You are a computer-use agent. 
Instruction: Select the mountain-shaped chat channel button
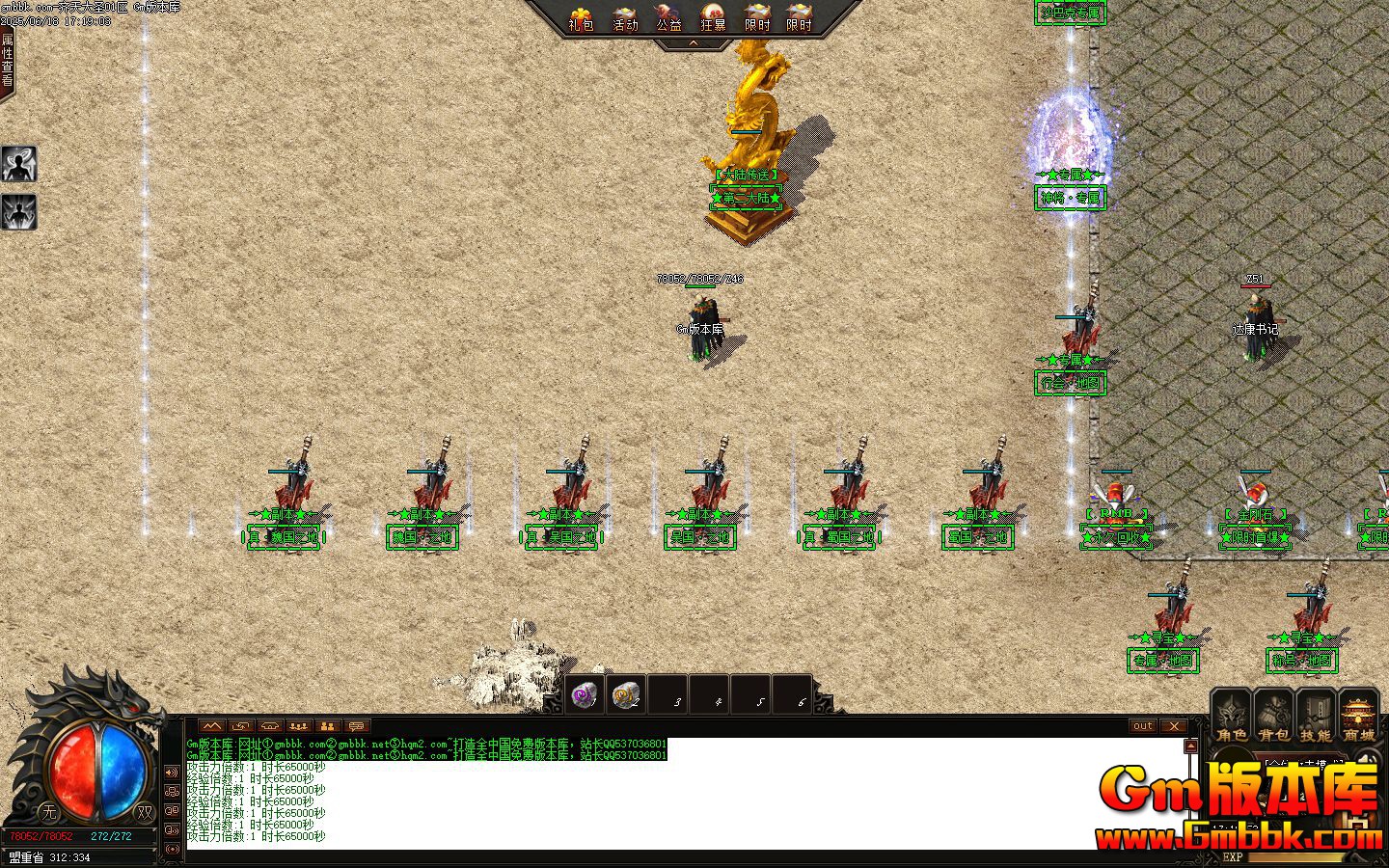[x=212, y=726]
